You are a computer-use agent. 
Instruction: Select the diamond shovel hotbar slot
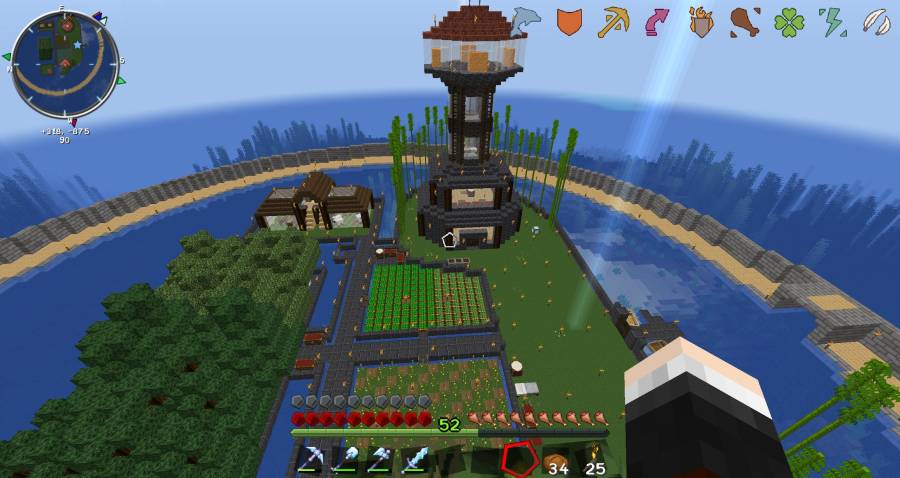(x=346, y=460)
